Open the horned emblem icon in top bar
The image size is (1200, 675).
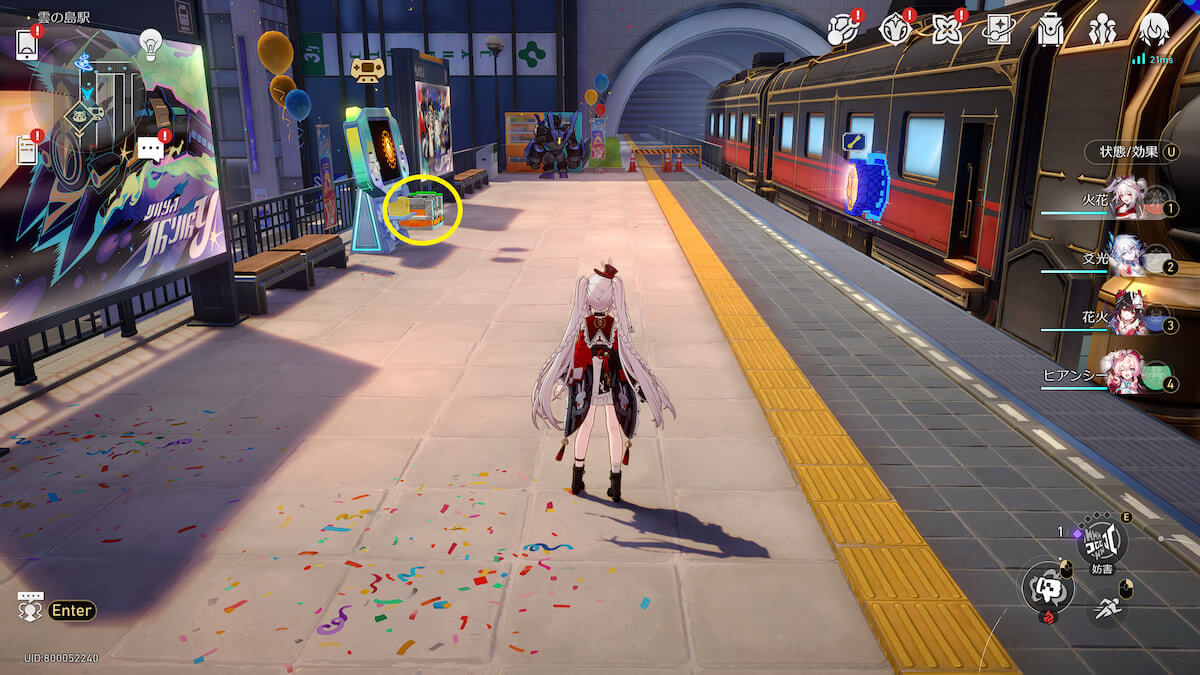tap(894, 30)
